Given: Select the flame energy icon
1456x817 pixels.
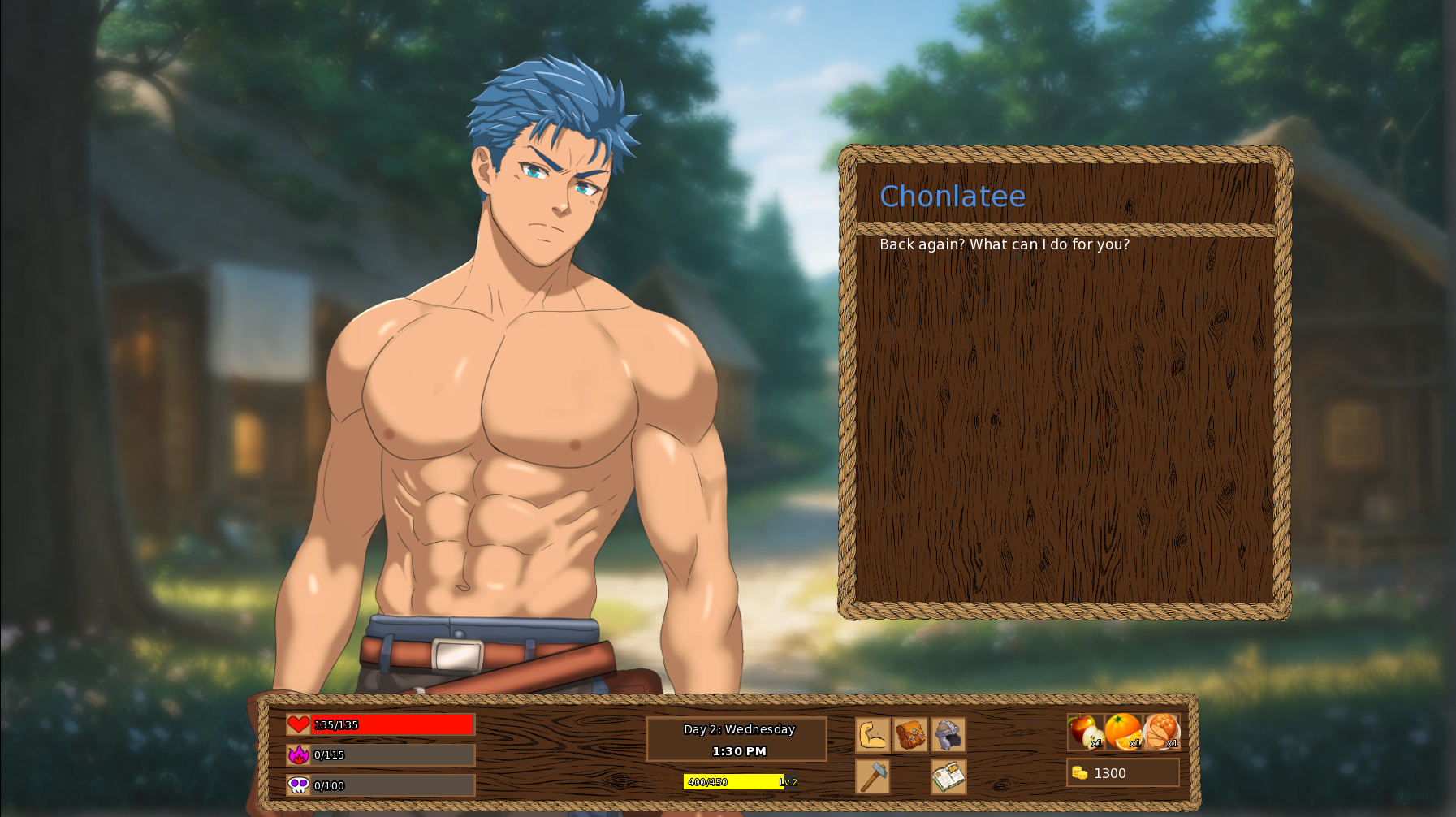Looking at the screenshot, I should tap(297, 754).
